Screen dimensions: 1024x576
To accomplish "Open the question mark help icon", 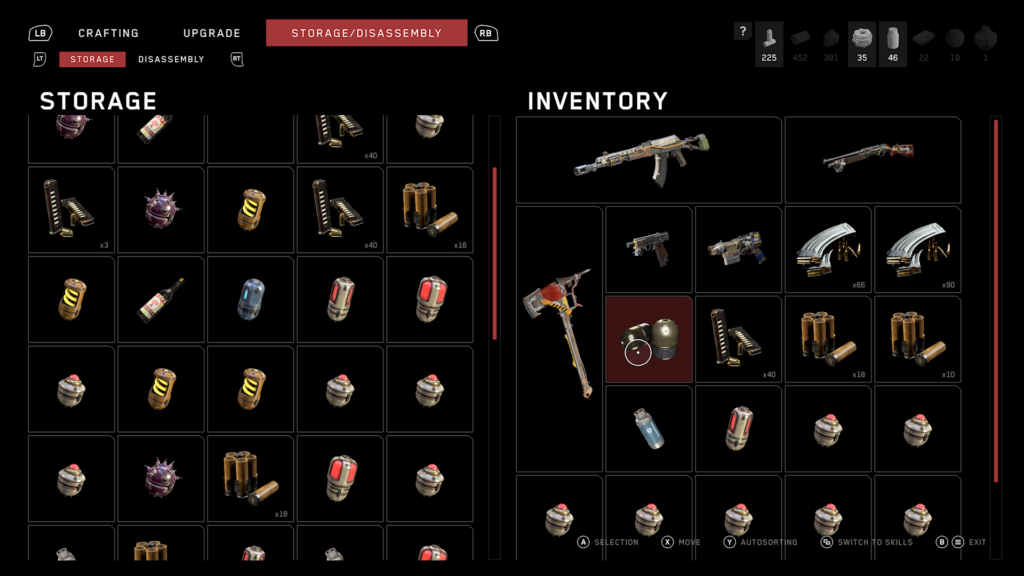I will pyautogui.click(x=742, y=32).
